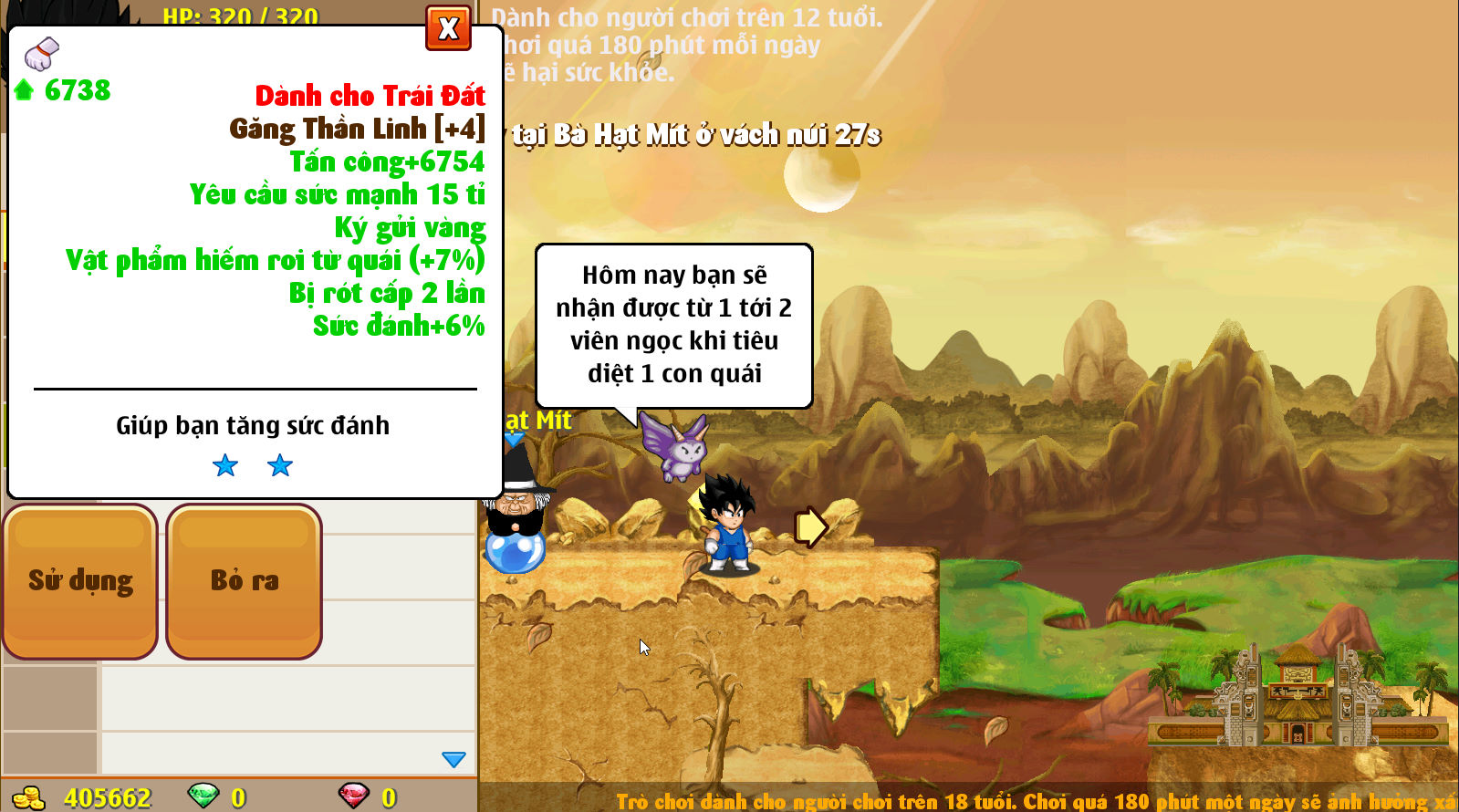Click the first blue star rating icon
The width and height of the screenshot is (1459, 812).
(x=224, y=465)
